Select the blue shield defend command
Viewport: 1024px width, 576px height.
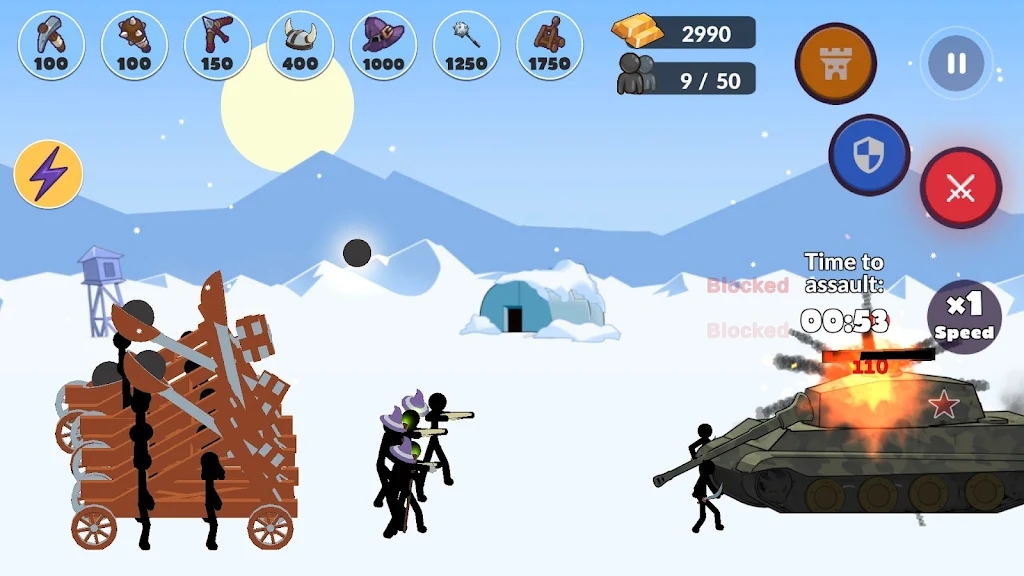[x=868, y=155]
